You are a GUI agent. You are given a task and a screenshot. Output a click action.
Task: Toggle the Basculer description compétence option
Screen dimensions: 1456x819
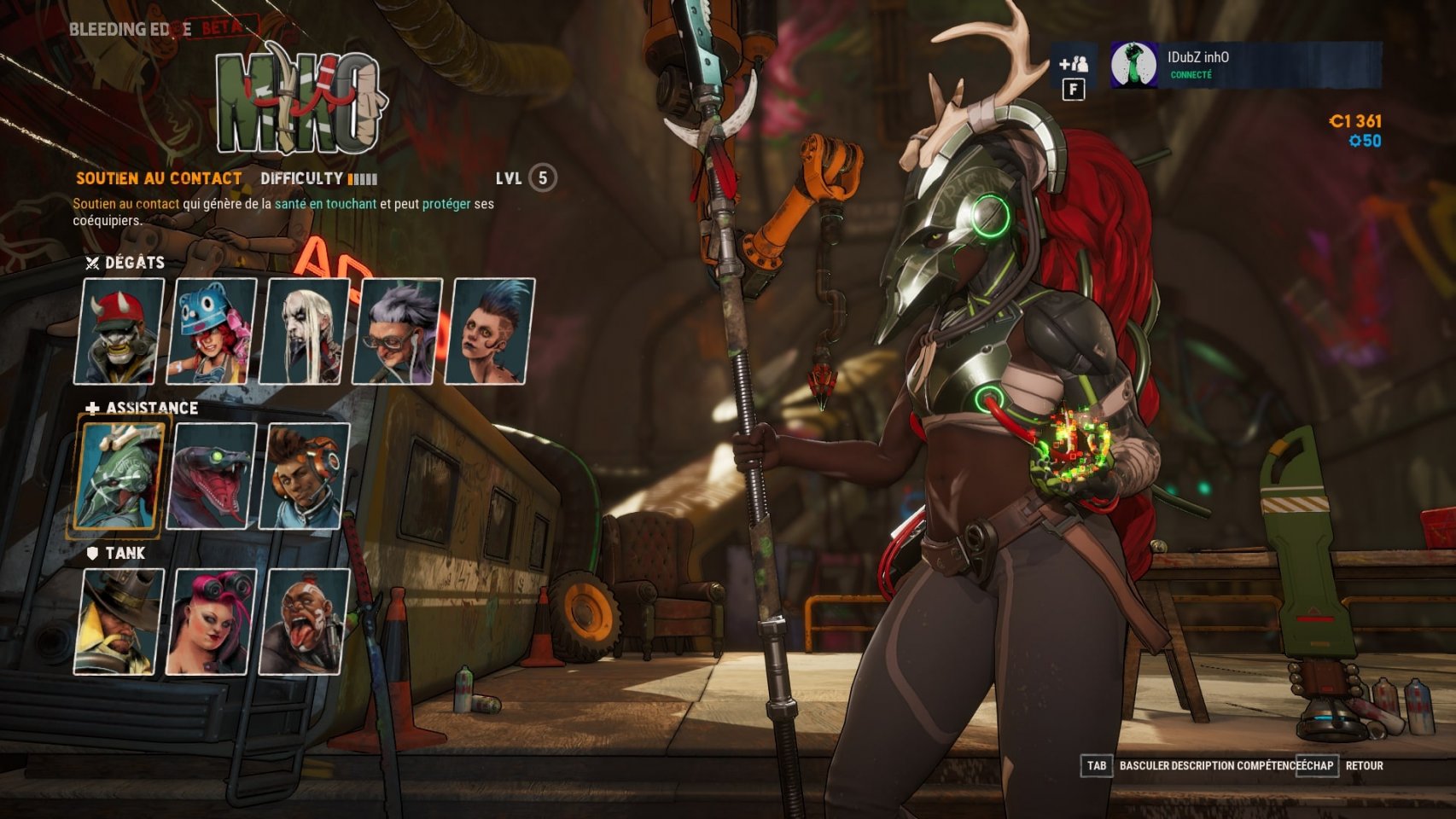(x=1207, y=765)
